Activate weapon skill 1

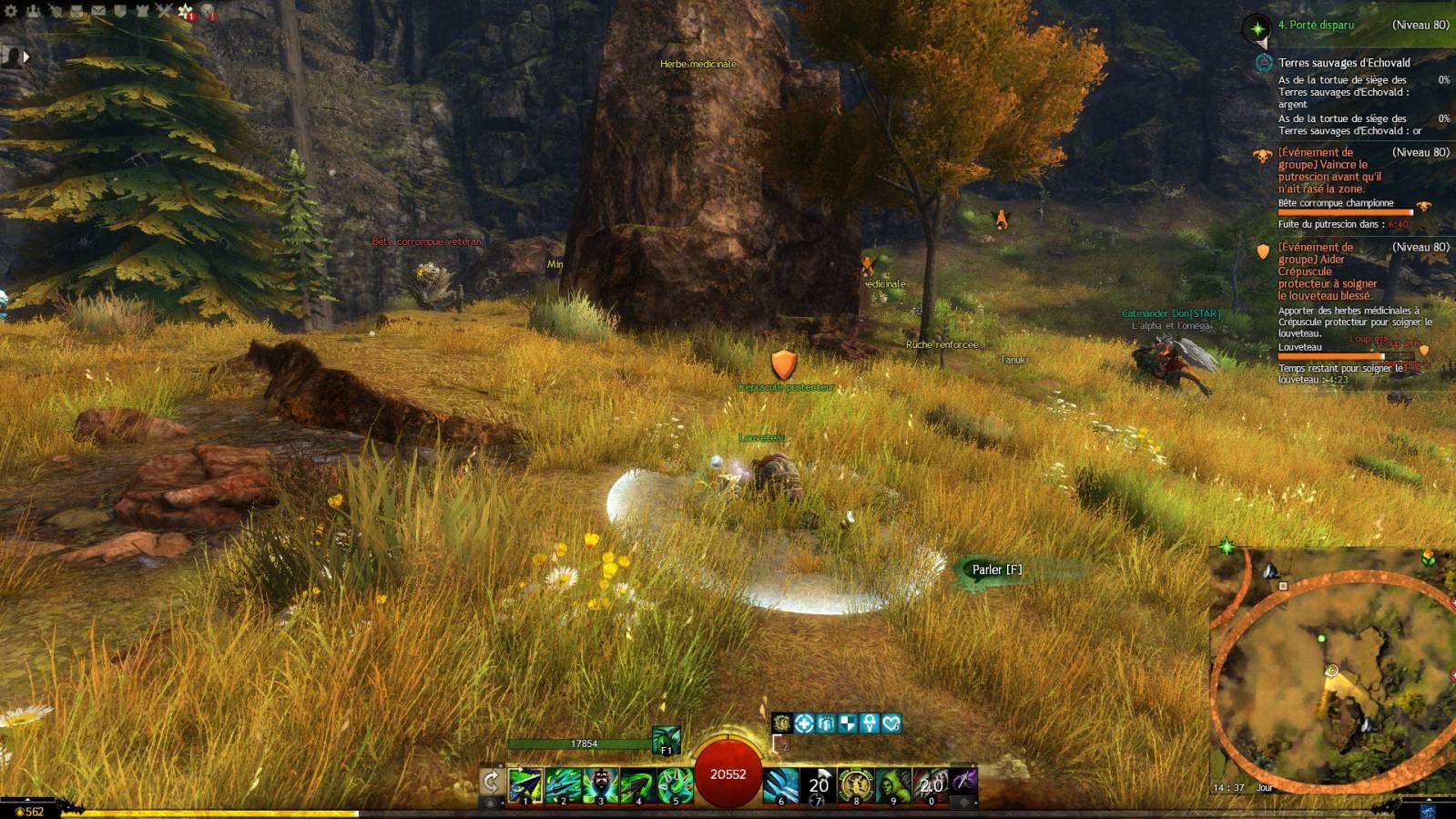point(525,784)
